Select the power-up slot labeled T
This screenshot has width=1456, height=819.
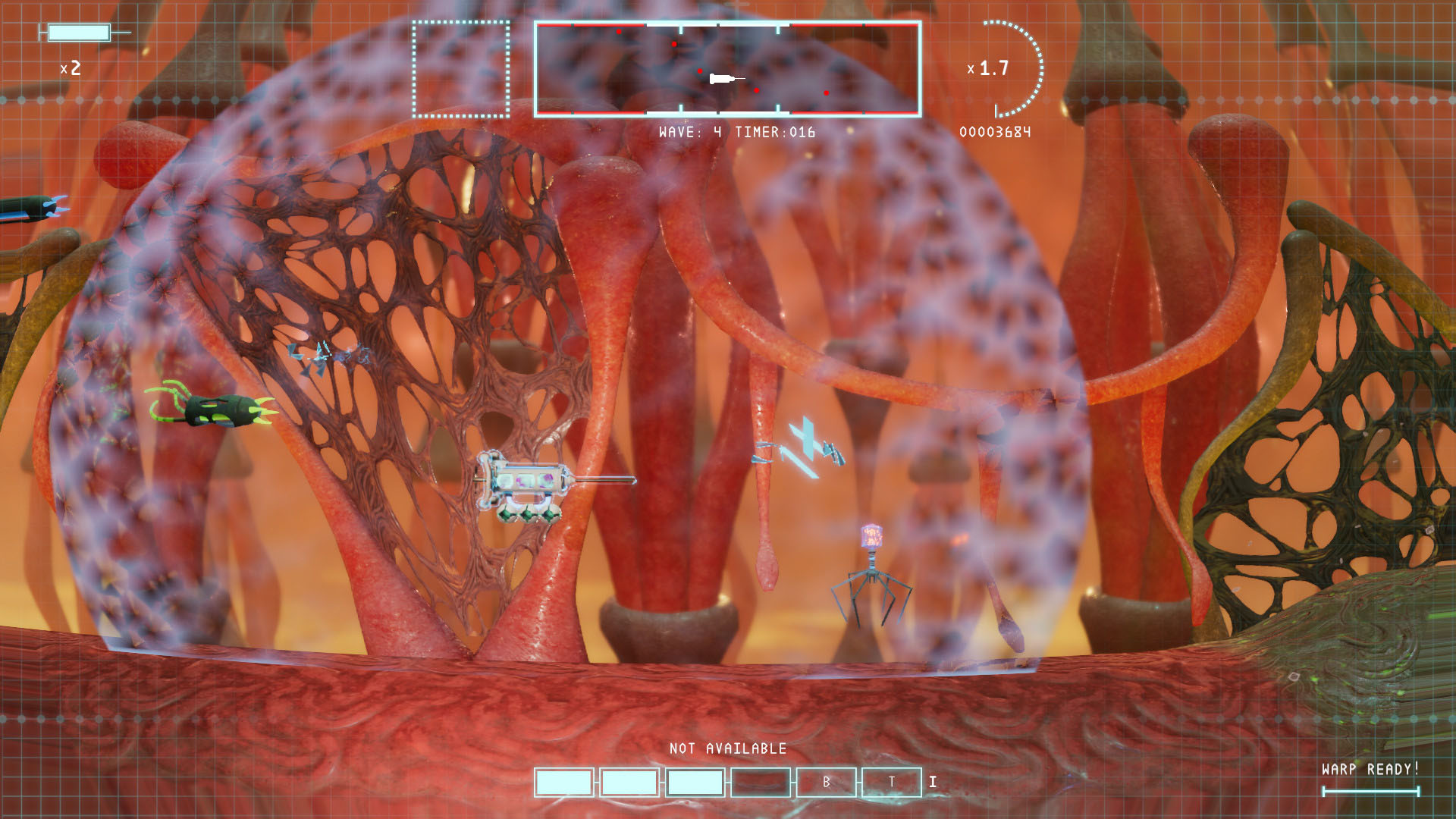pyautogui.click(x=892, y=782)
